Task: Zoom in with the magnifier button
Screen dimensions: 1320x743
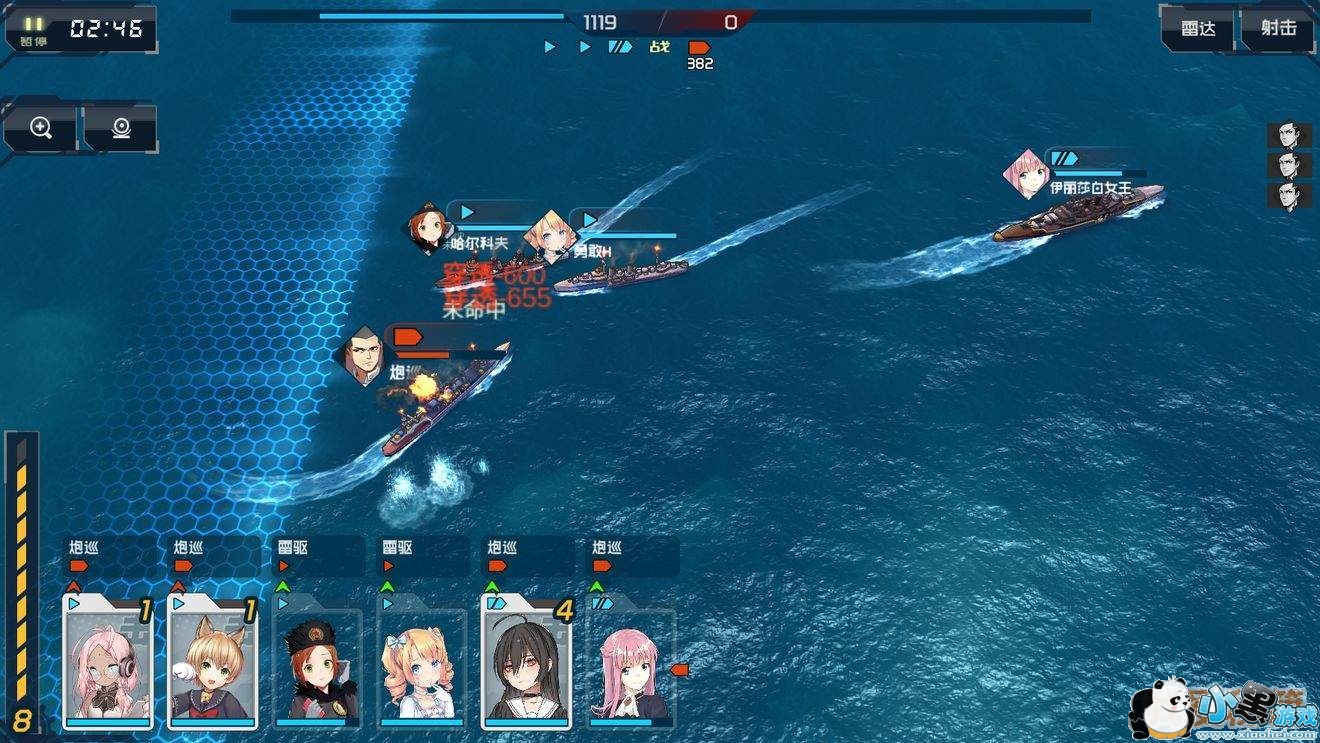Action: click(x=40, y=128)
